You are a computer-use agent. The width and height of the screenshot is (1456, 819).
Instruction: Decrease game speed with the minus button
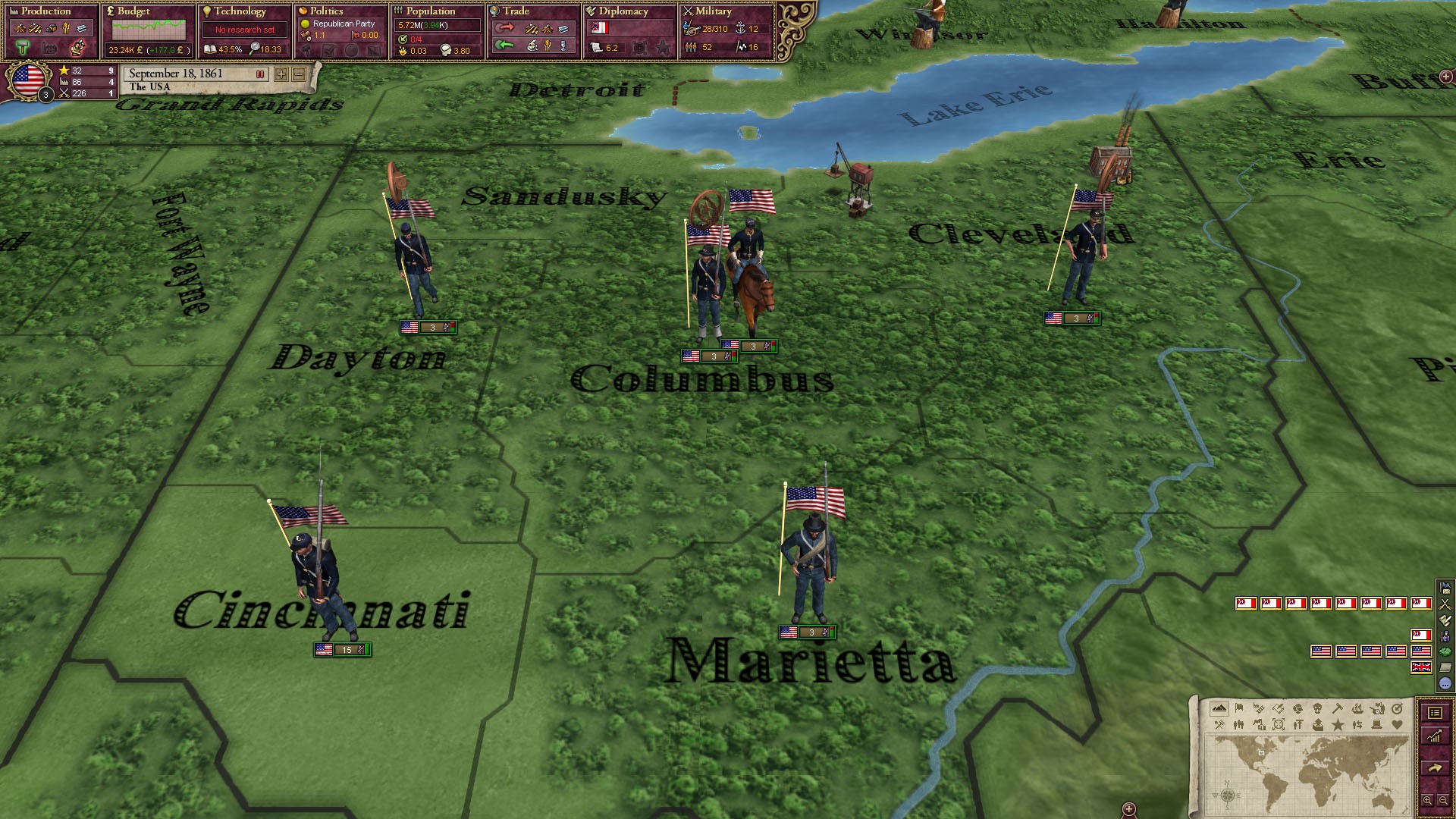tap(299, 75)
